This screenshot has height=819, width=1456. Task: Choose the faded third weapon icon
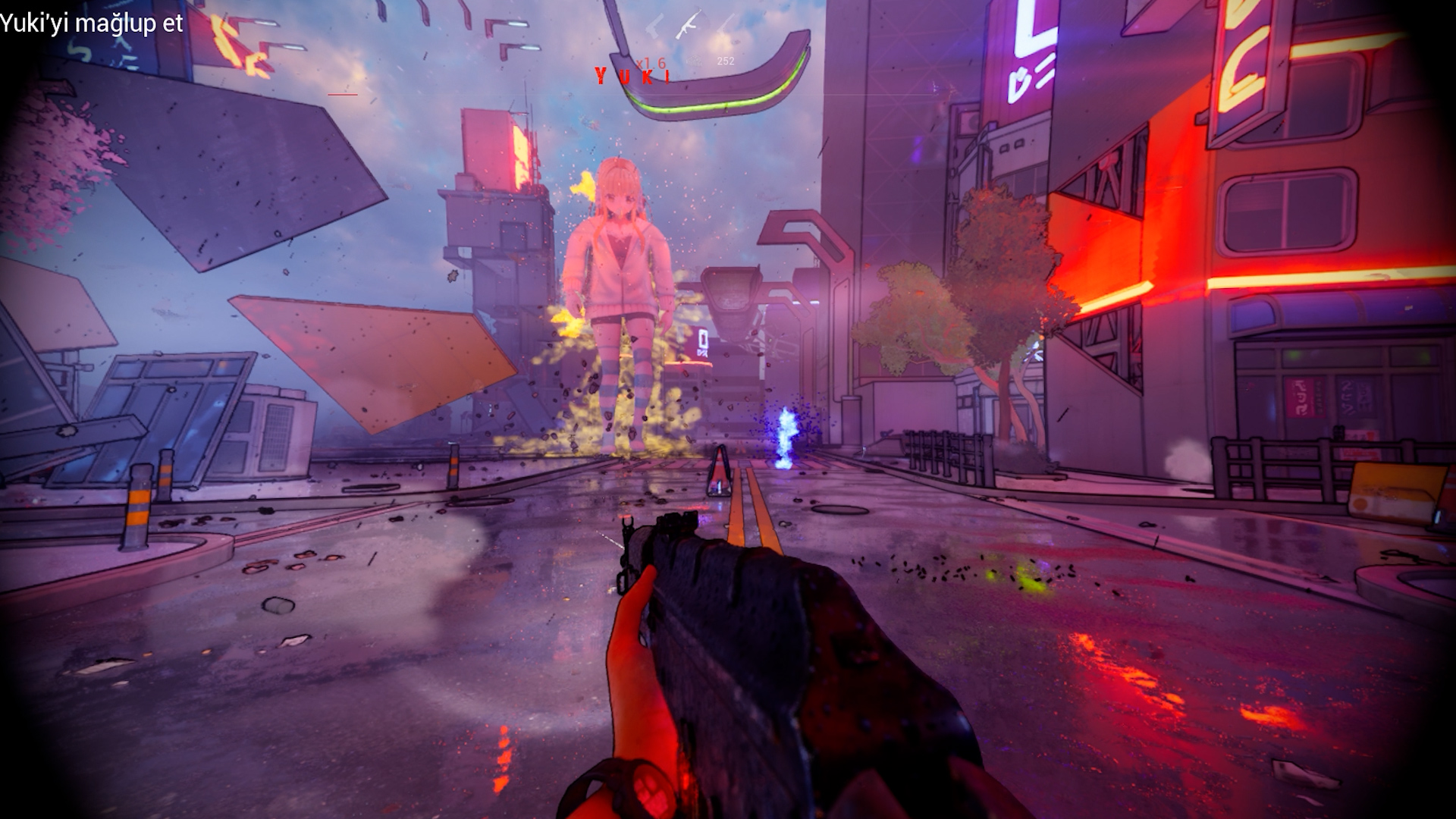click(x=726, y=24)
